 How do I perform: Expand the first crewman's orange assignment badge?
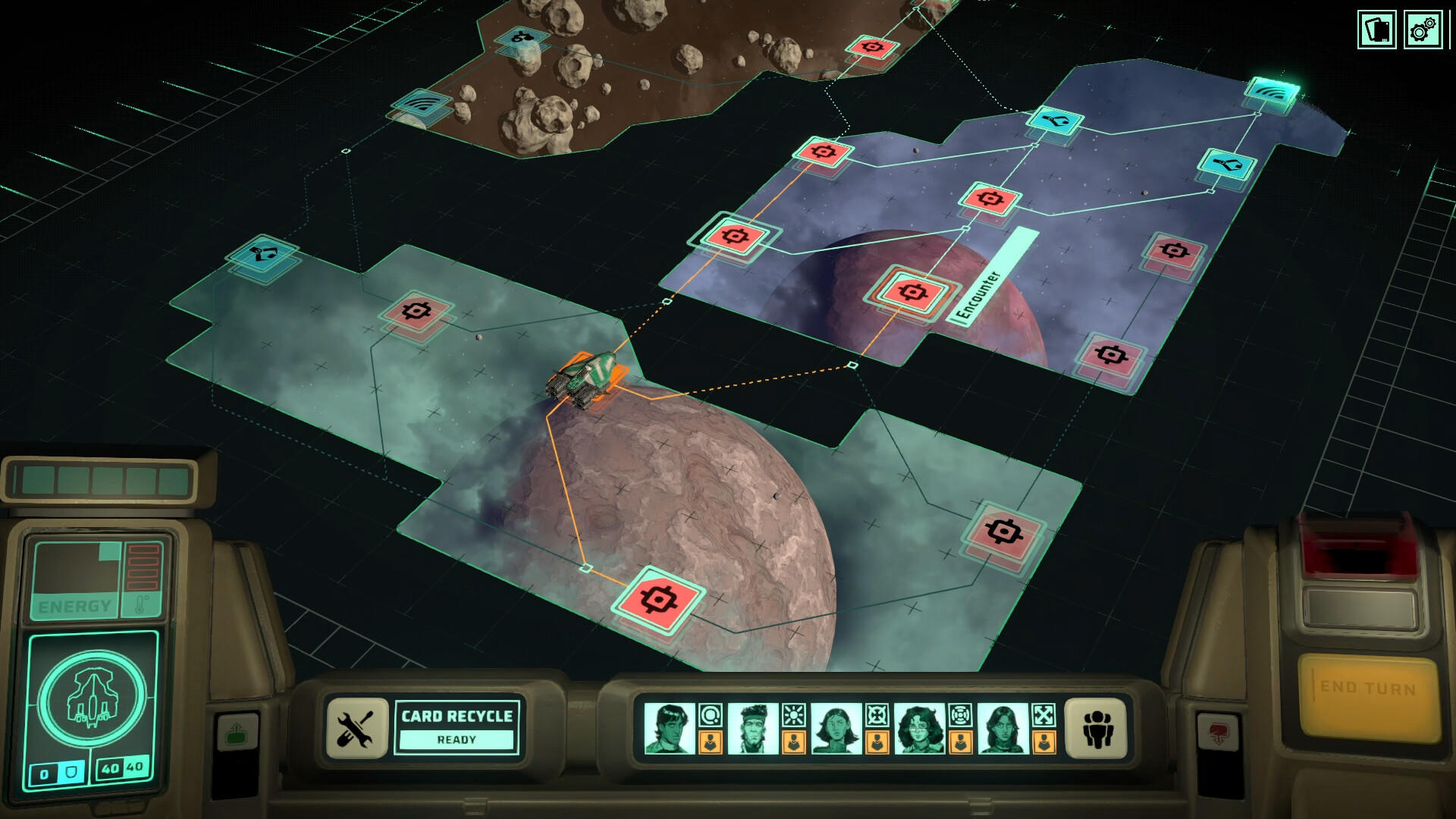[x=711, y=742]
